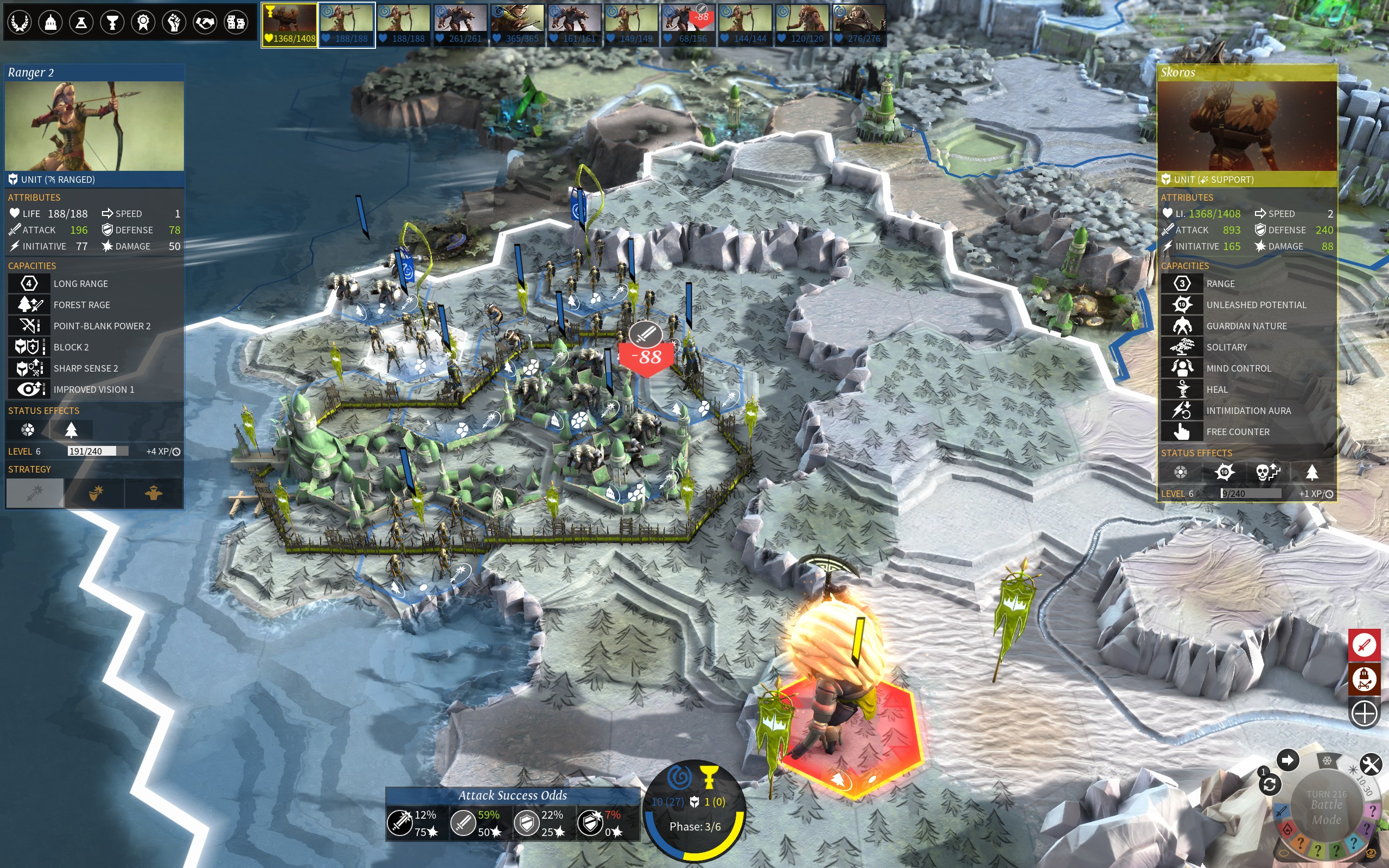This screenshot has width=1389, height=868.
Task: Open the marketplace buildings icon
Action: (x=236, y=22)
